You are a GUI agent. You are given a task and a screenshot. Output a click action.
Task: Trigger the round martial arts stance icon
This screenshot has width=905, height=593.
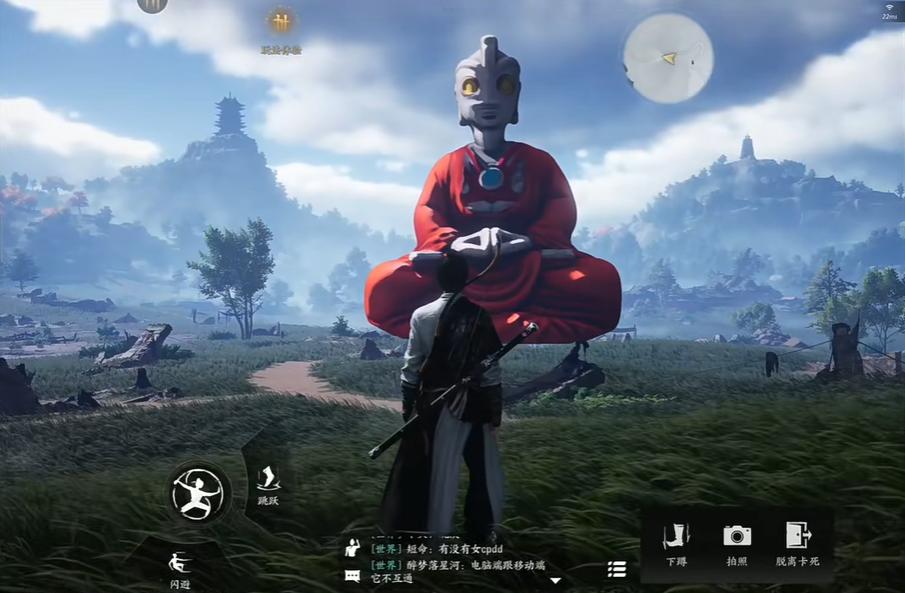pos(199,492)
